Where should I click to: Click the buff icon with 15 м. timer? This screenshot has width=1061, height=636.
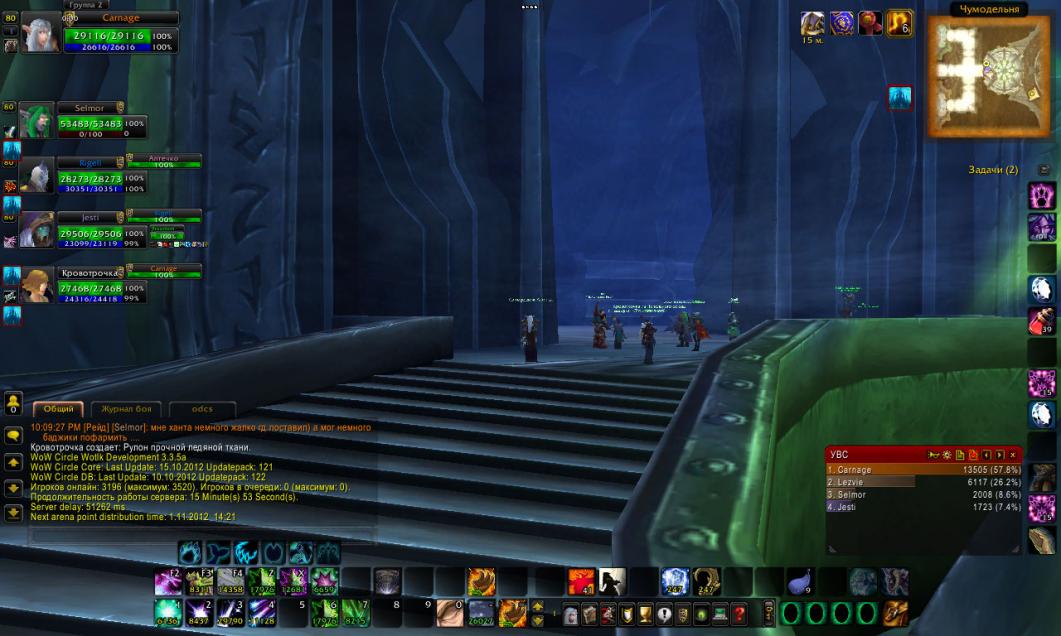click(x=813, y=24)
